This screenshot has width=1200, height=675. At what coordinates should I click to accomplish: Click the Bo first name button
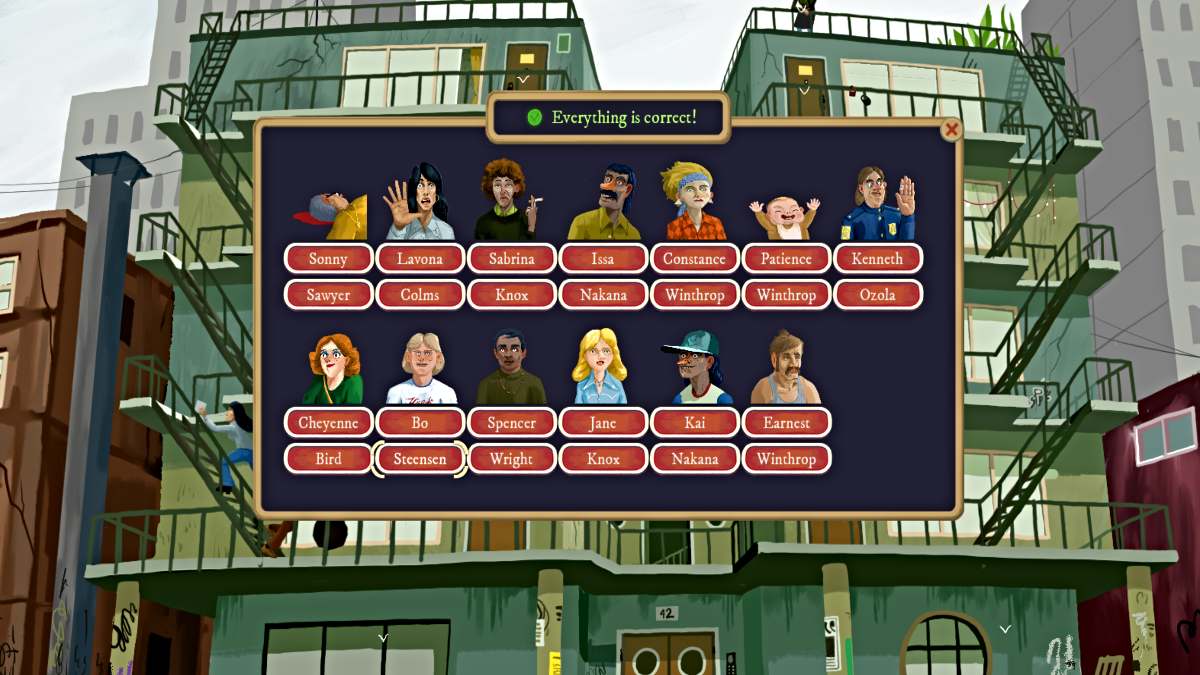click(420, 423)
